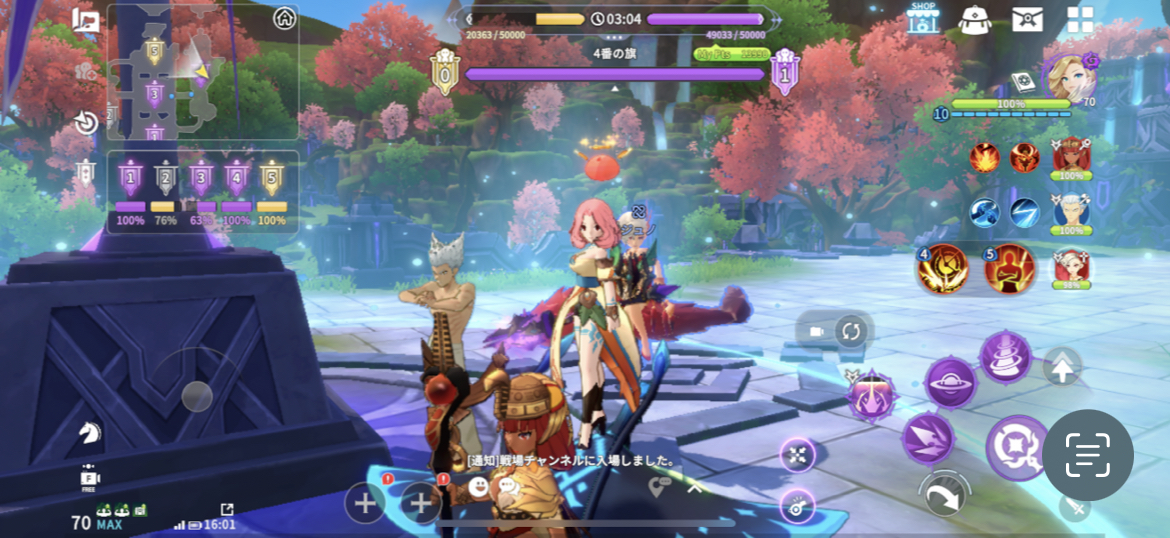
Task: Click the blonde character portrait
Action: [x=1068, y=78]
